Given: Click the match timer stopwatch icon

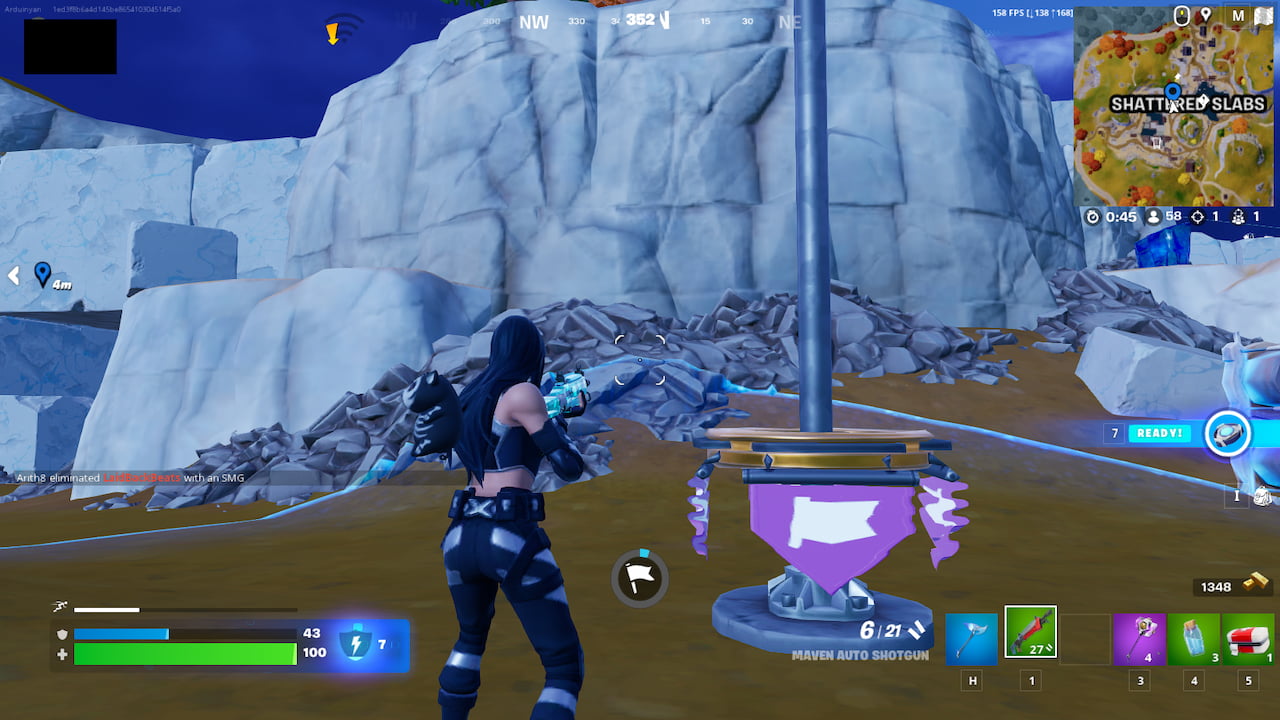Looking at the screenshot, I should click(x=1094, y=216).
